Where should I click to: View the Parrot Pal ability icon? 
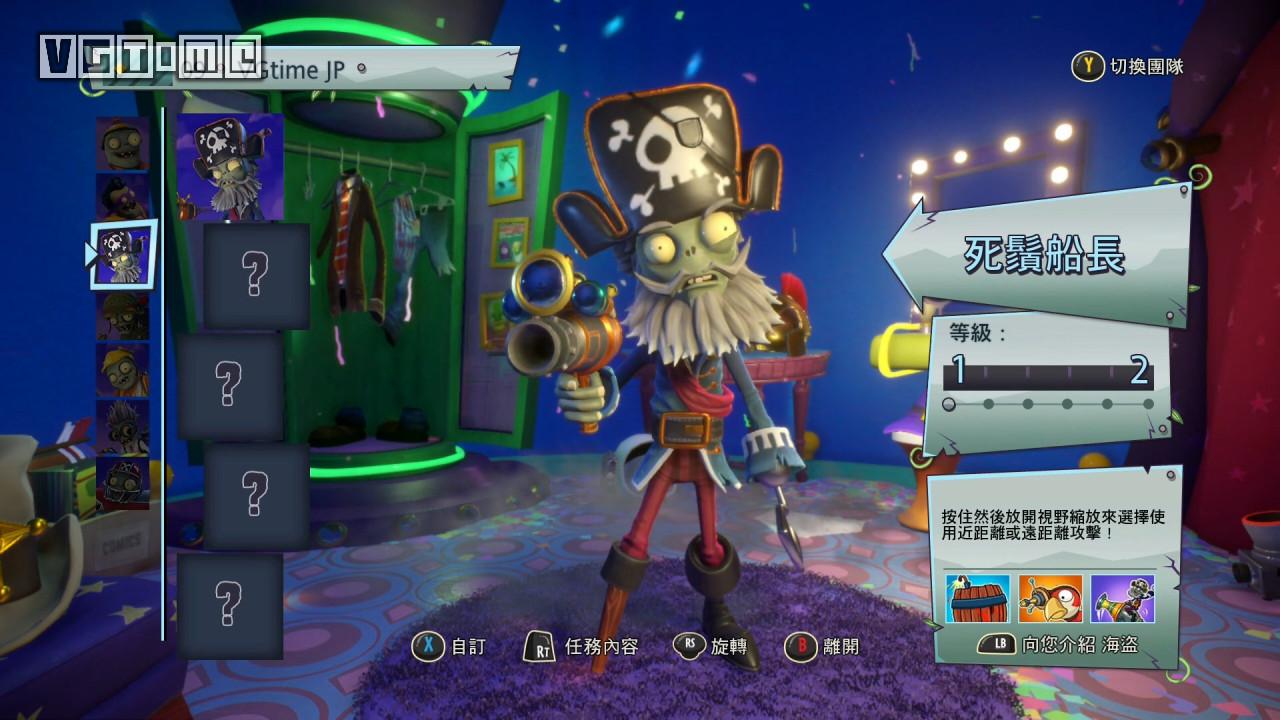coord(1049,599)
